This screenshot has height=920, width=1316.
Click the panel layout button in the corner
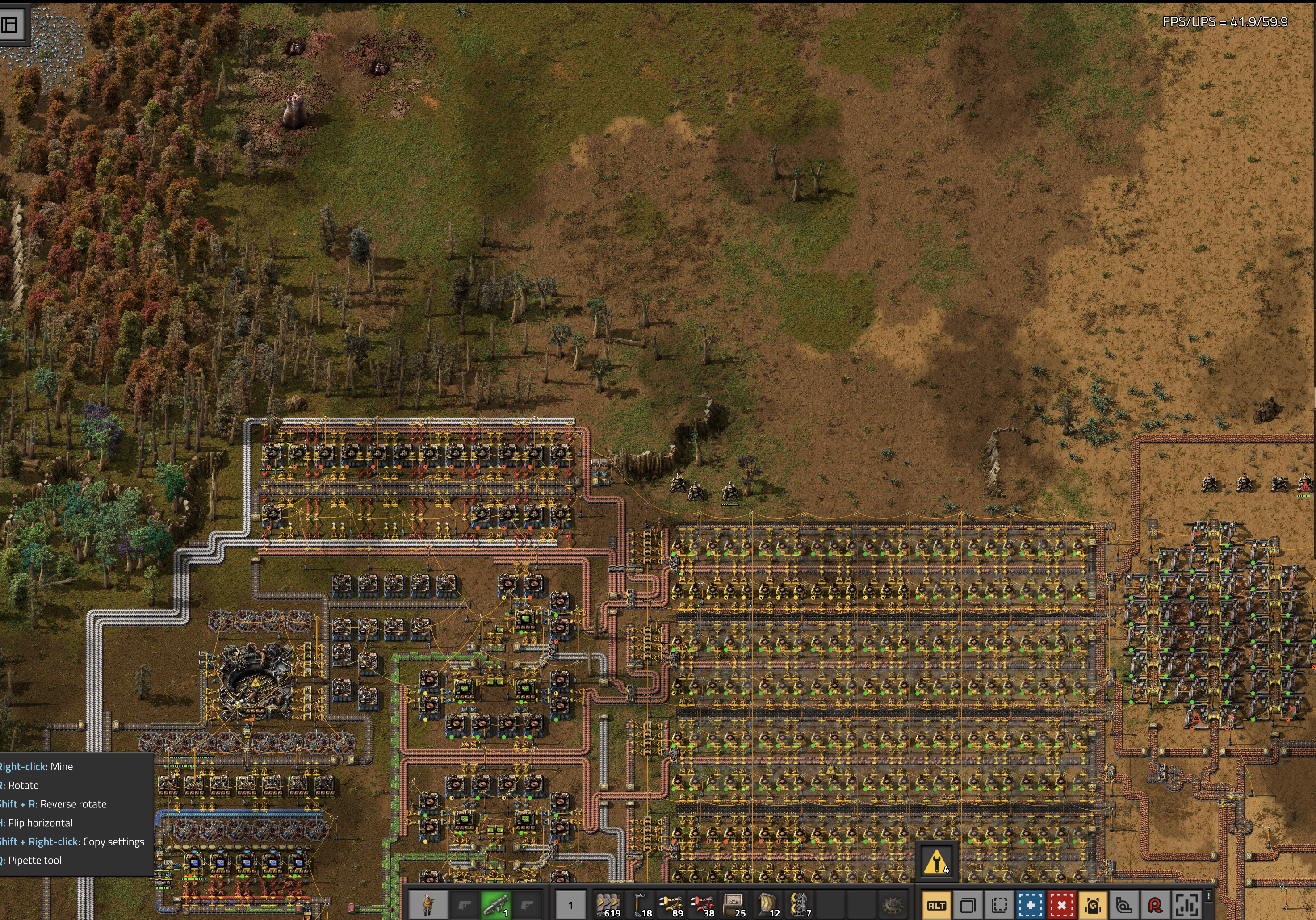point(10,25)
